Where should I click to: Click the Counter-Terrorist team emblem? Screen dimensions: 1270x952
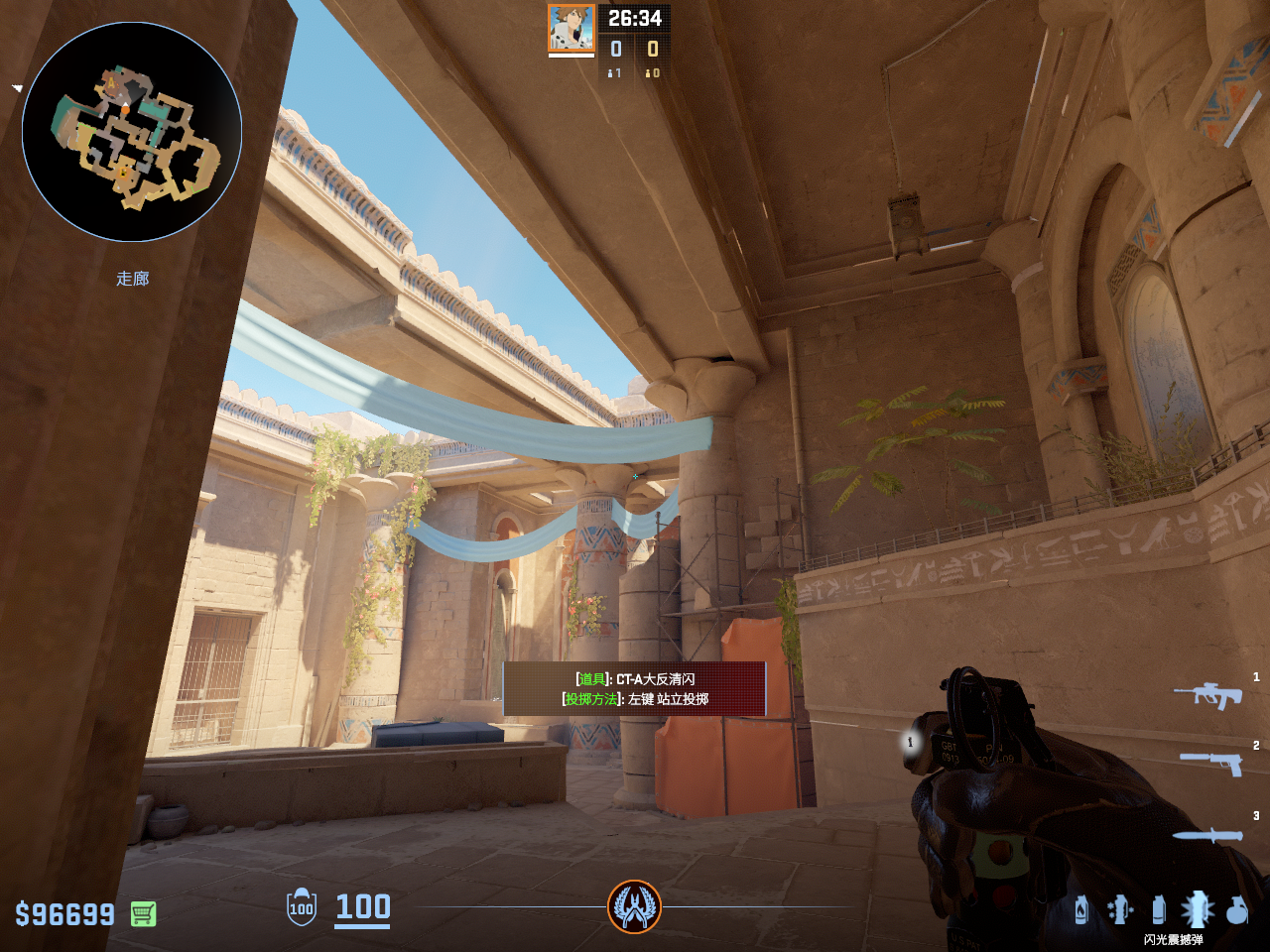coord(634,906)
